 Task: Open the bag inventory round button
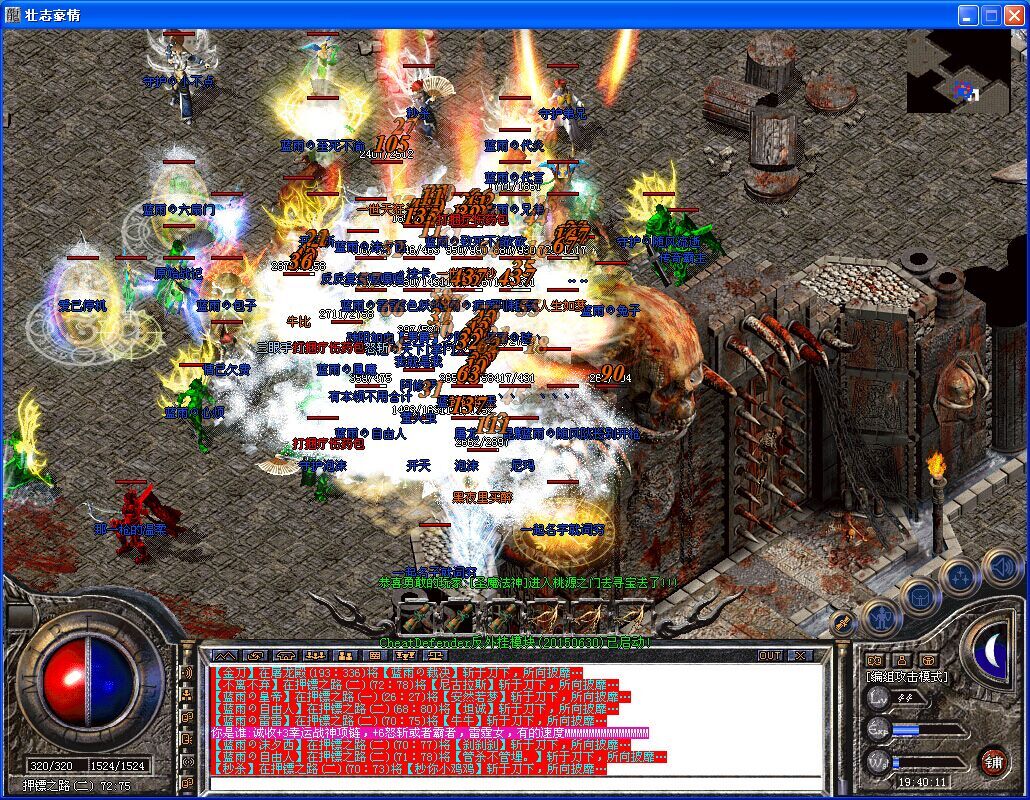(918, 598)
